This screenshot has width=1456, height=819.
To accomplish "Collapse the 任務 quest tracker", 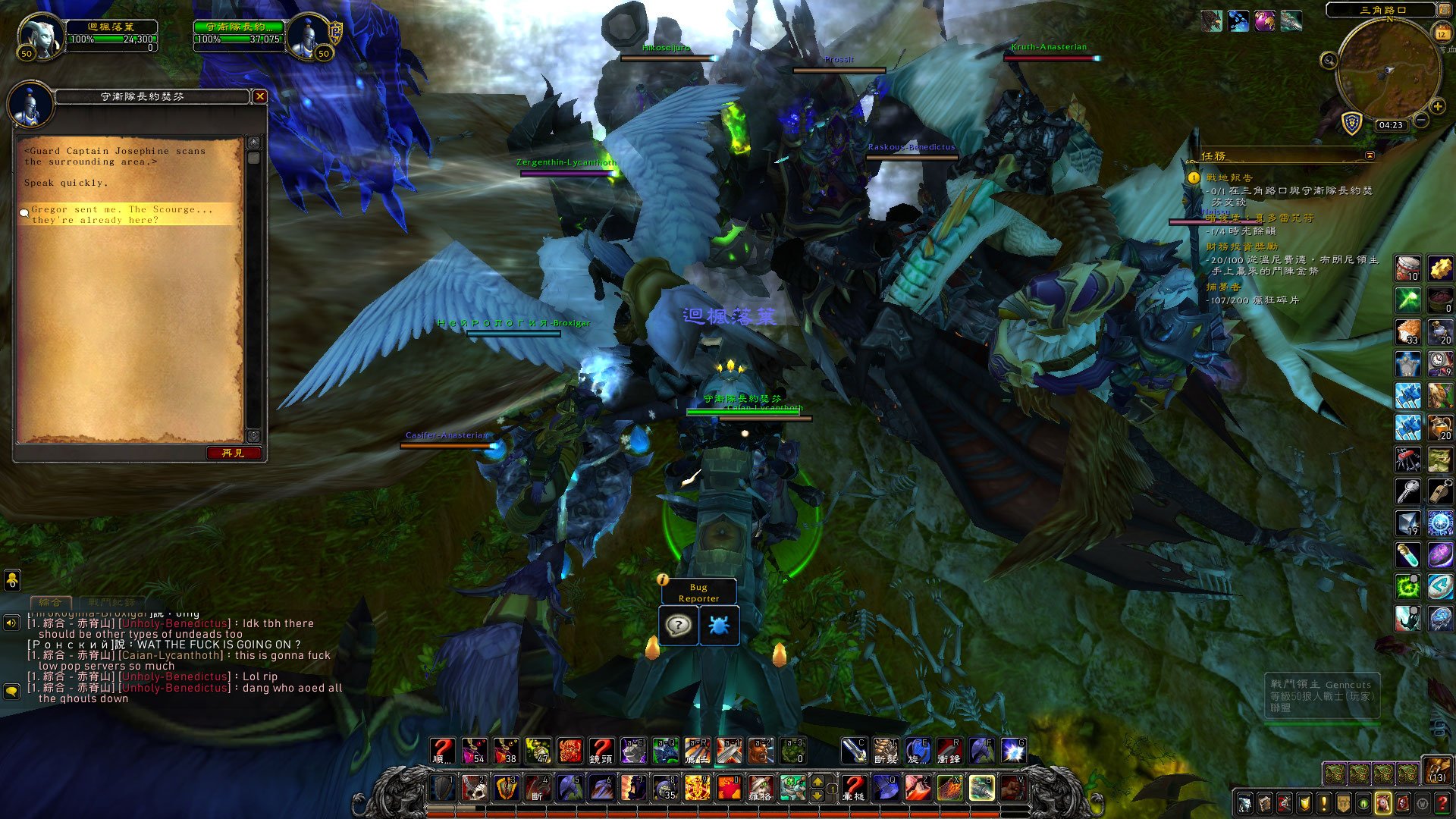I will [x=1370, y=155].
